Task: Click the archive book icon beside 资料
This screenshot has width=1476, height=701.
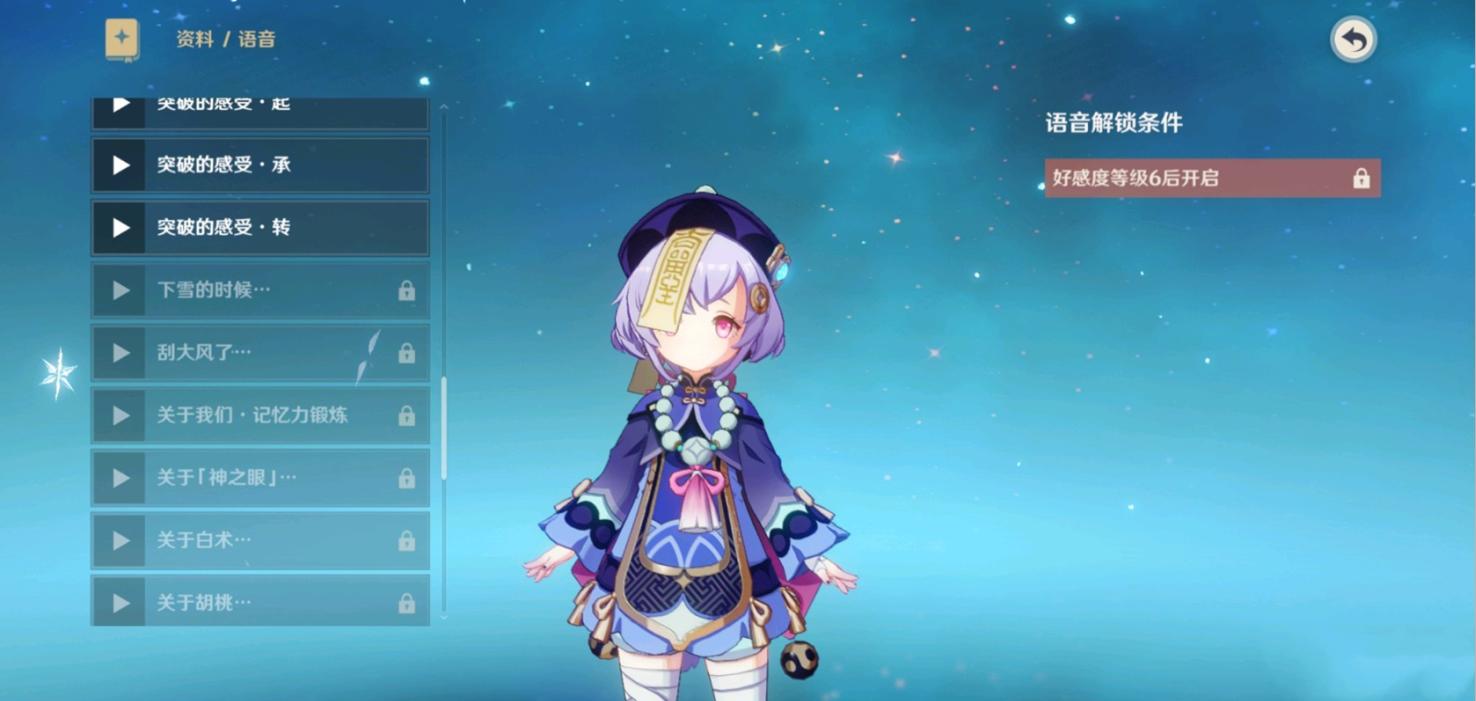Action: click(122, 40)
